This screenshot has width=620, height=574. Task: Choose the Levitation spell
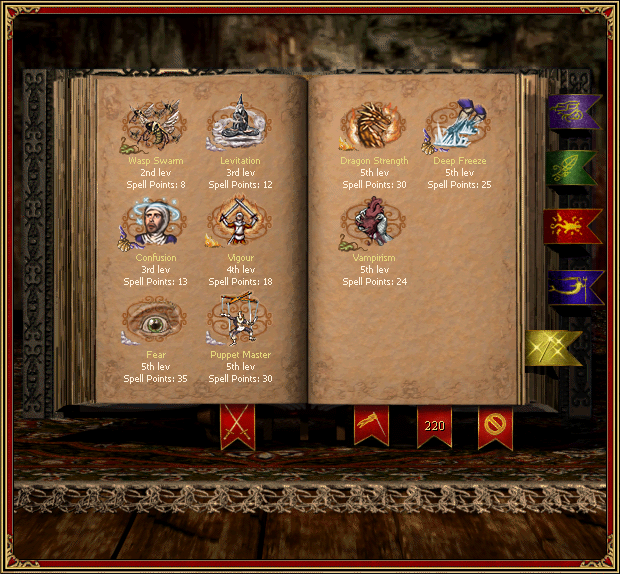239,124
